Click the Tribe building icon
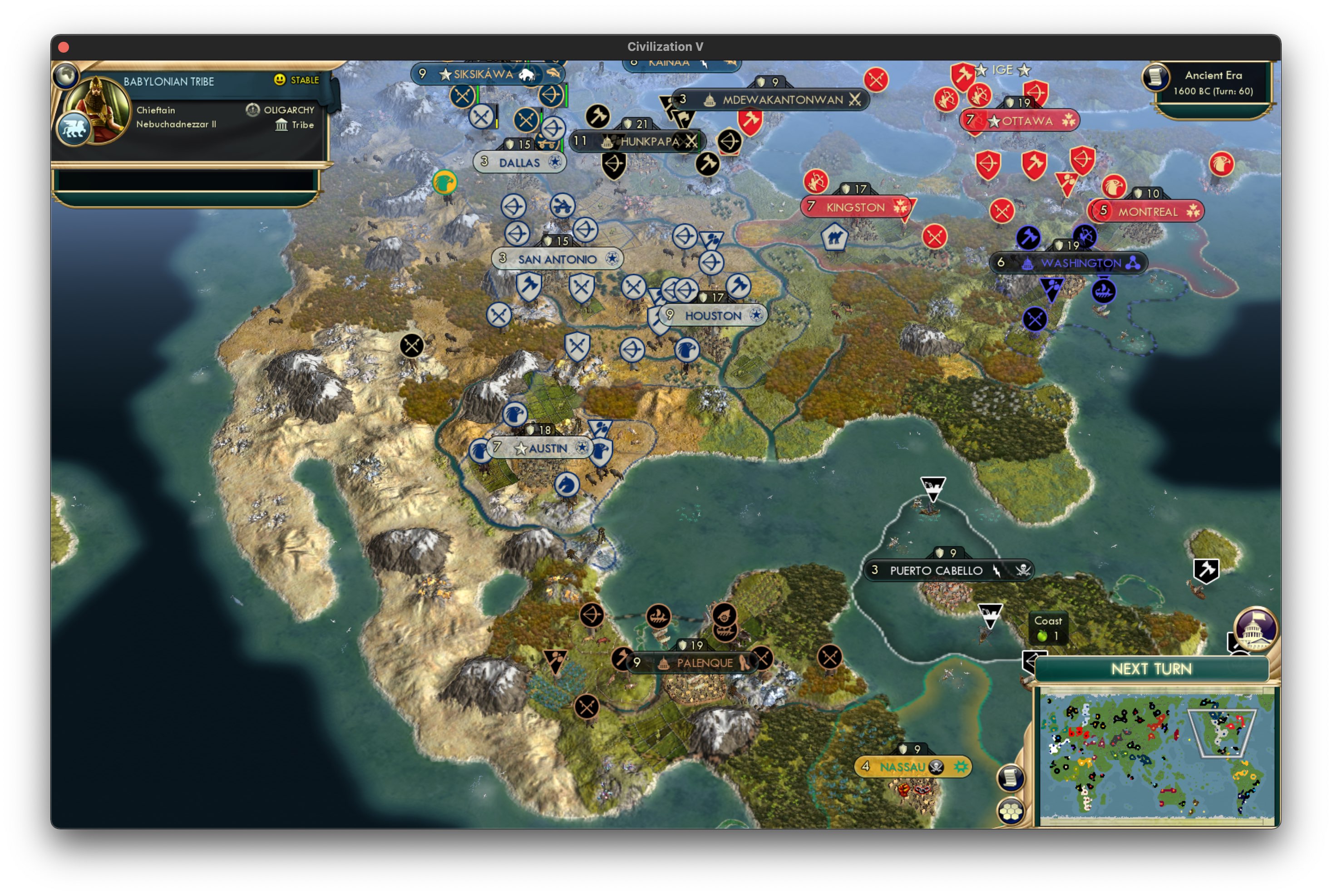 coord(282,125)
